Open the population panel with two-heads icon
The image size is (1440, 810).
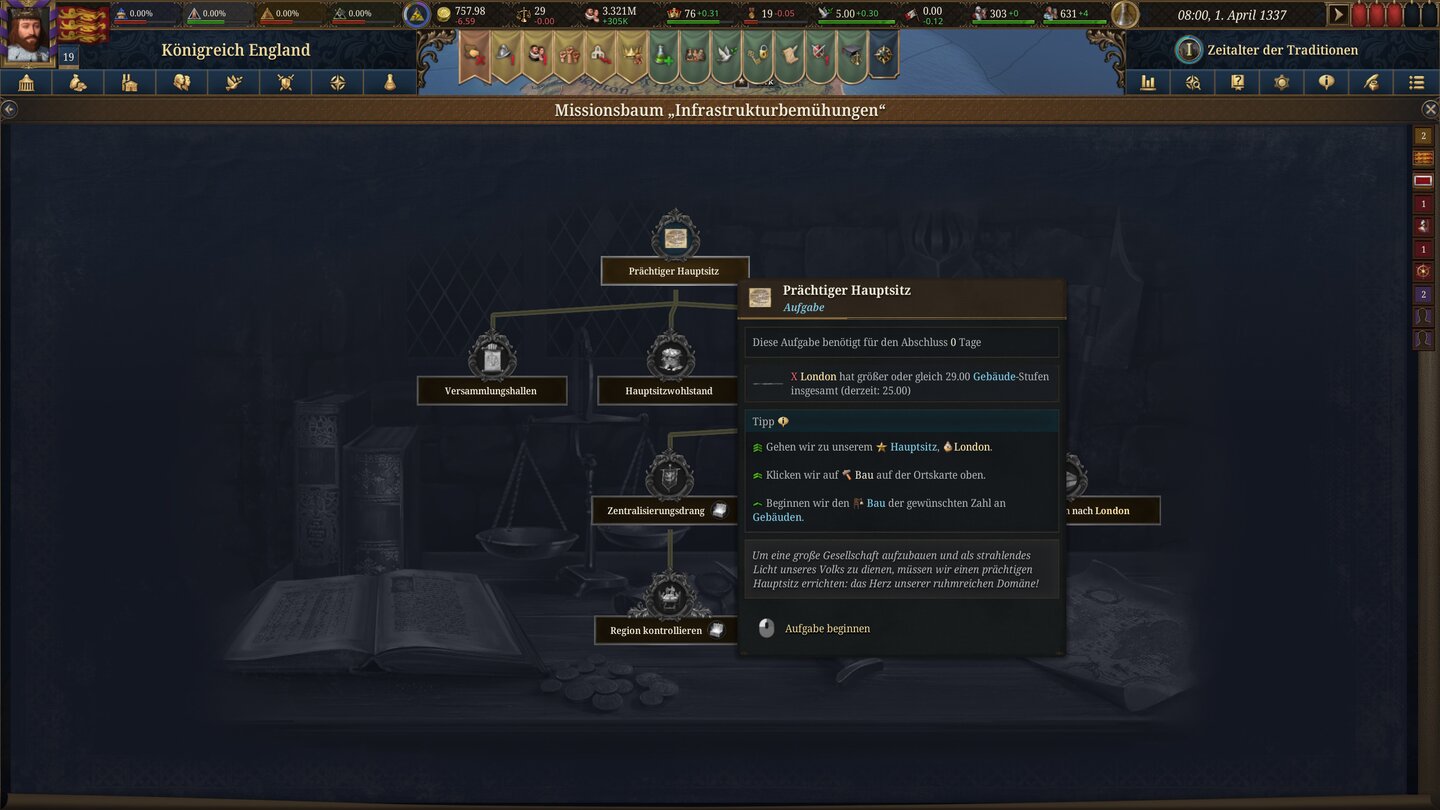pyautogui.click(x=181, y=82)
